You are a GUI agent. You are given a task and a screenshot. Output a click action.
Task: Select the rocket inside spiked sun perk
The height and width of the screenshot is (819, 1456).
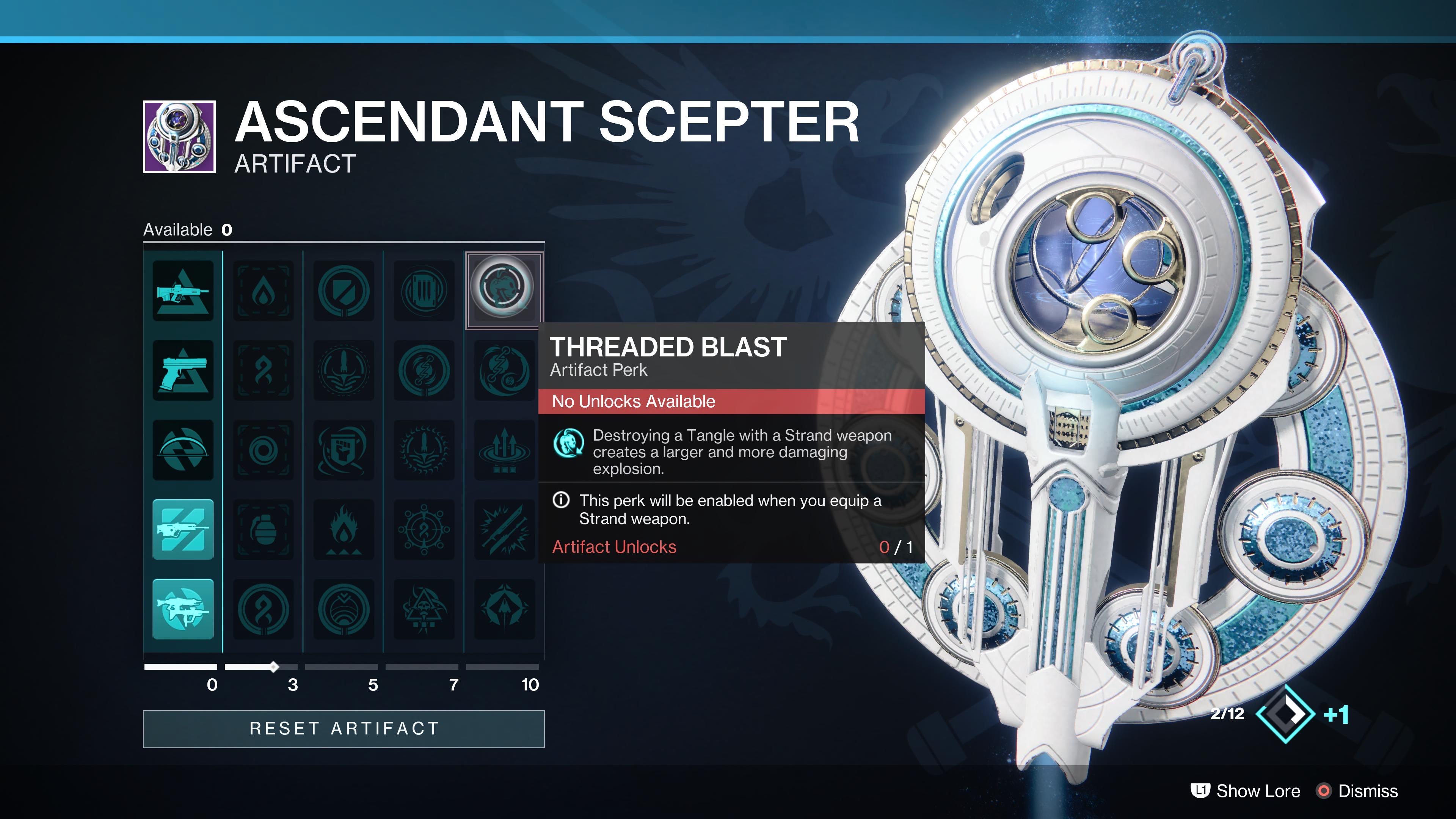point(424,450)
